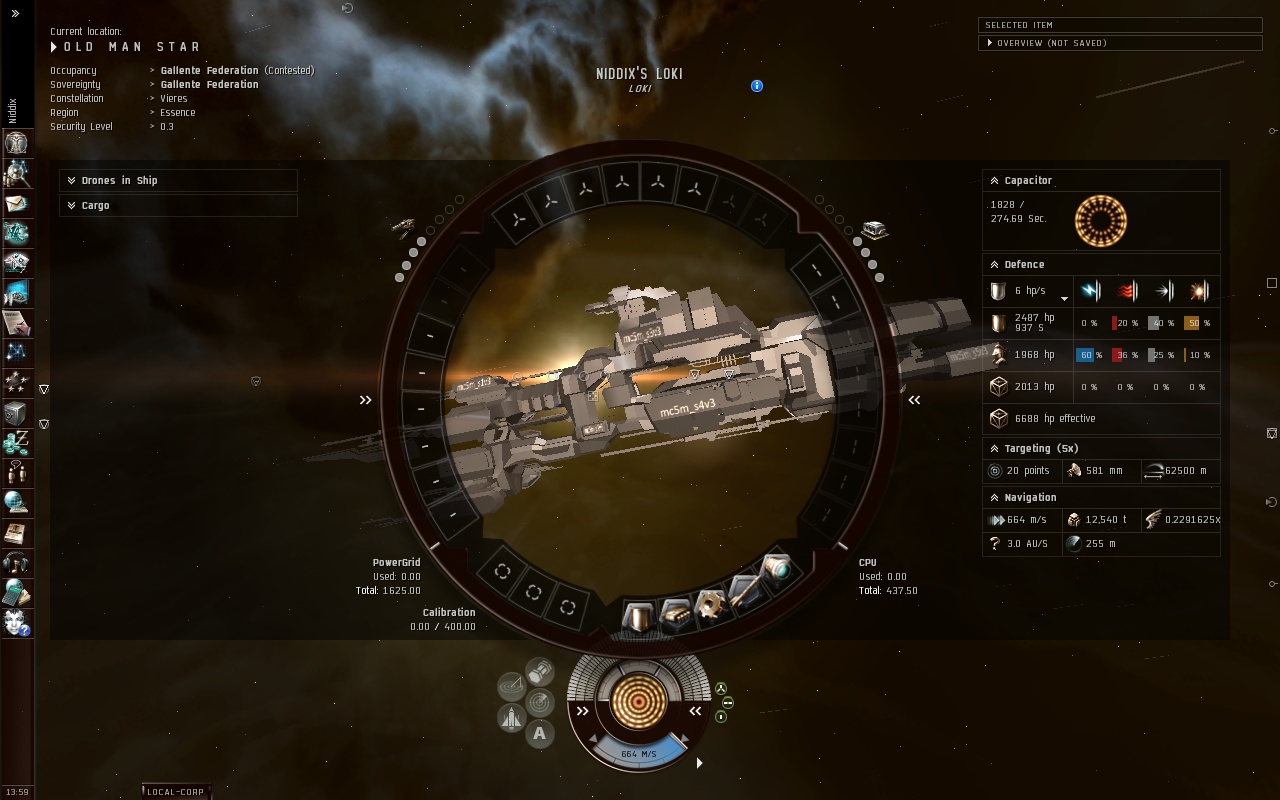Image resolution: width=1280 pixels, height=800 pixels.
Task: Click the blue info icon near ship name
Action: (x=757, y=86)
